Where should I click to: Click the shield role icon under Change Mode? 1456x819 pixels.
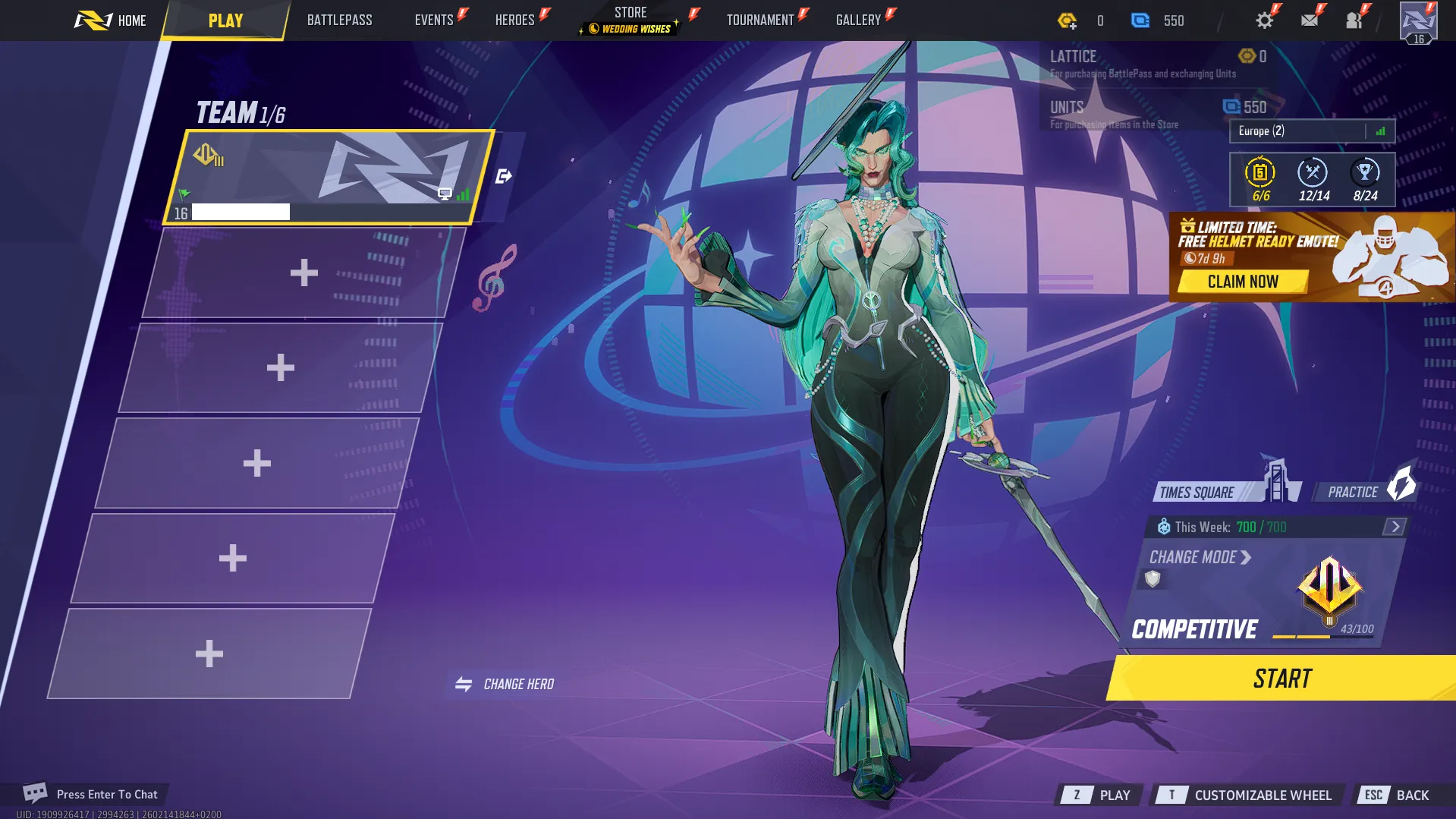(1153, 579)
